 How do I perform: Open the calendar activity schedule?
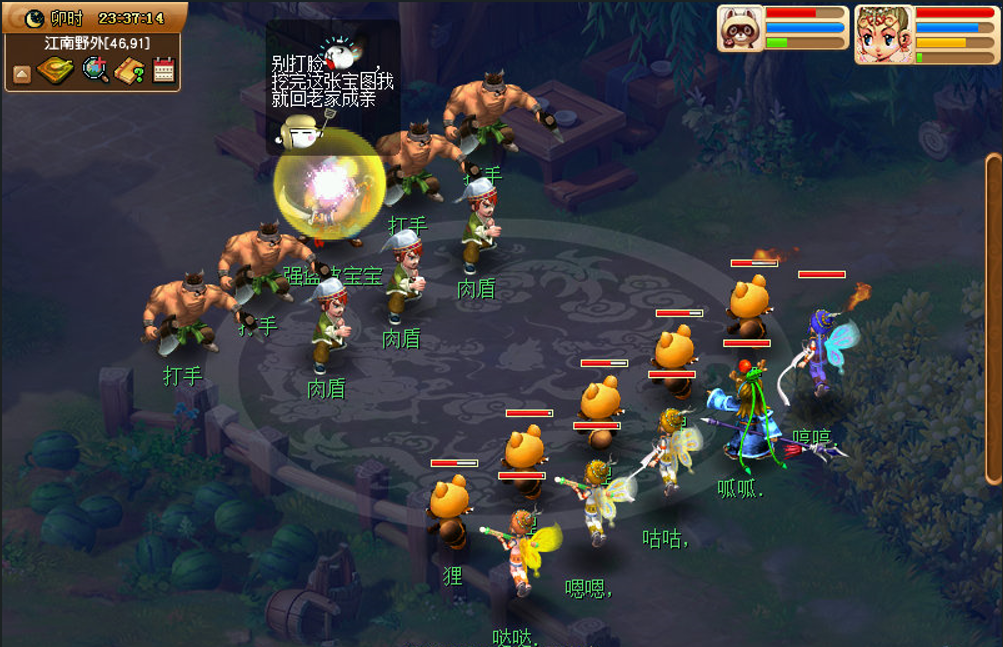[164, 70]
